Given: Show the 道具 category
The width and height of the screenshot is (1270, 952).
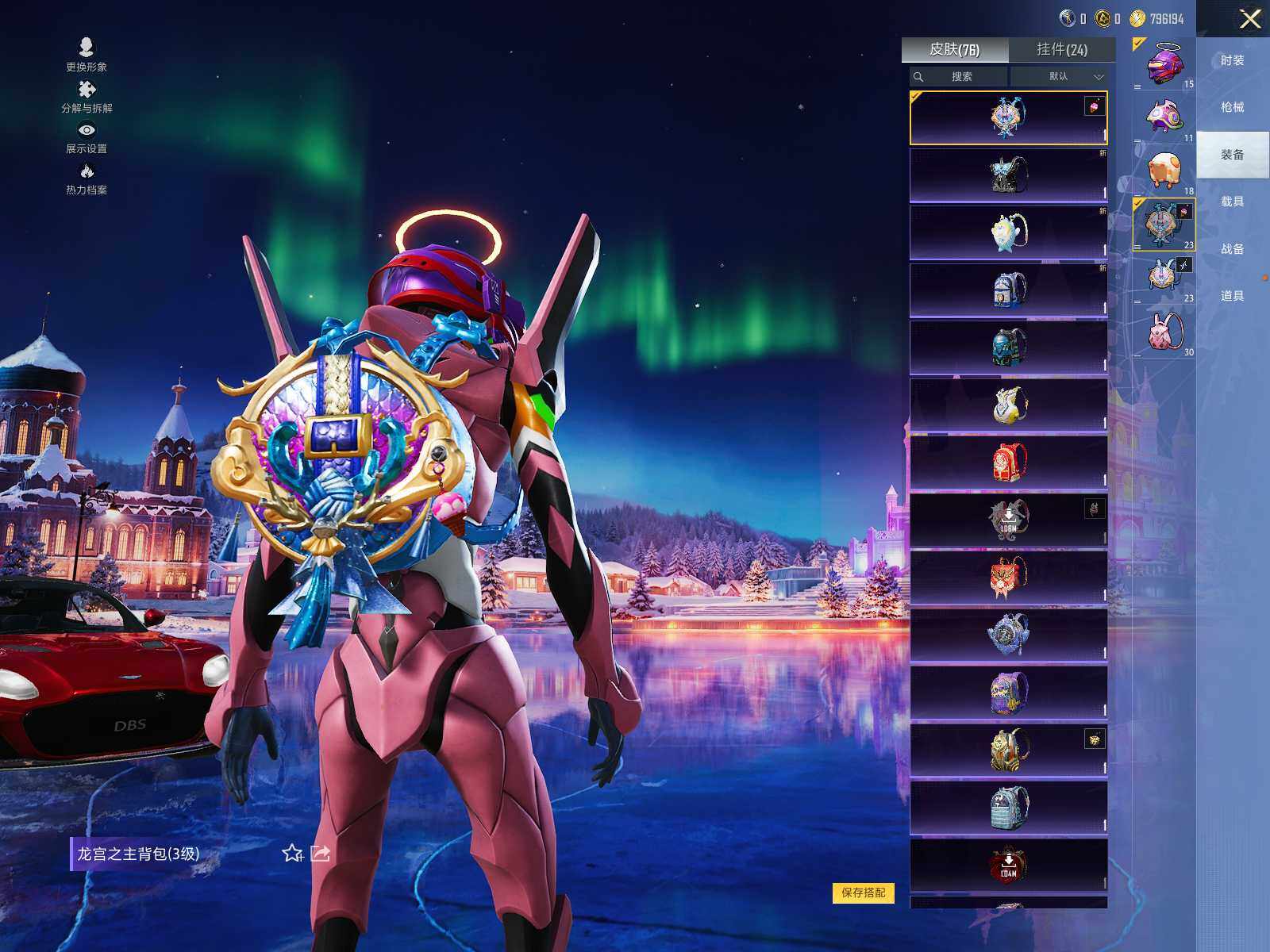Looking at the screenshot, I should [1232, 296].
